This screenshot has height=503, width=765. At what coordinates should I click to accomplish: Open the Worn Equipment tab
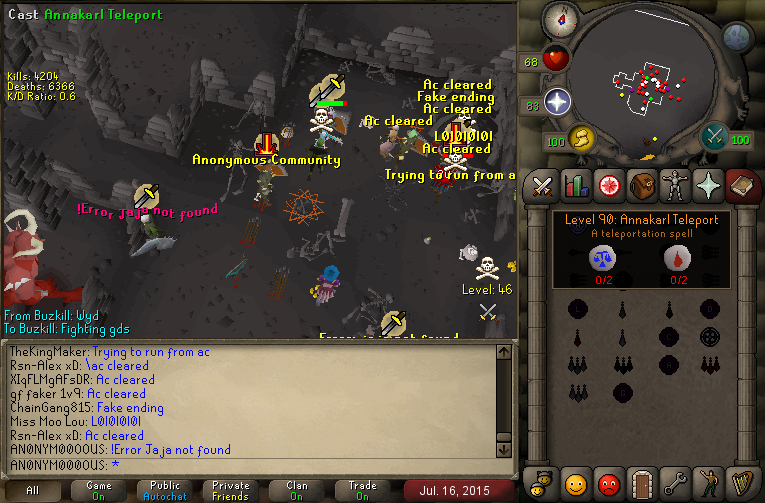675,186
